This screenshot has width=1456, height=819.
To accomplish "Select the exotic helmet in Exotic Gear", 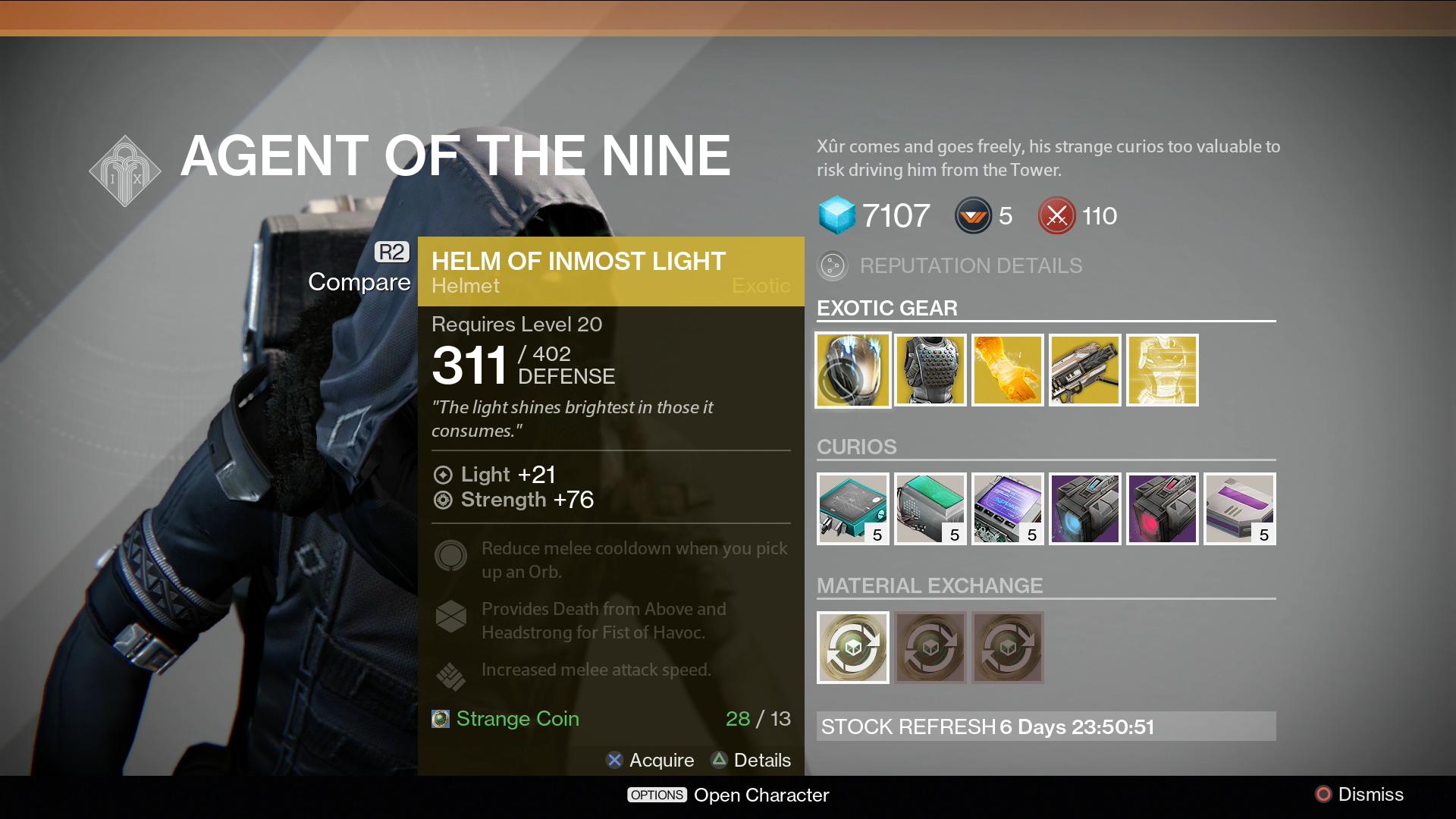I will coord(852,369).
